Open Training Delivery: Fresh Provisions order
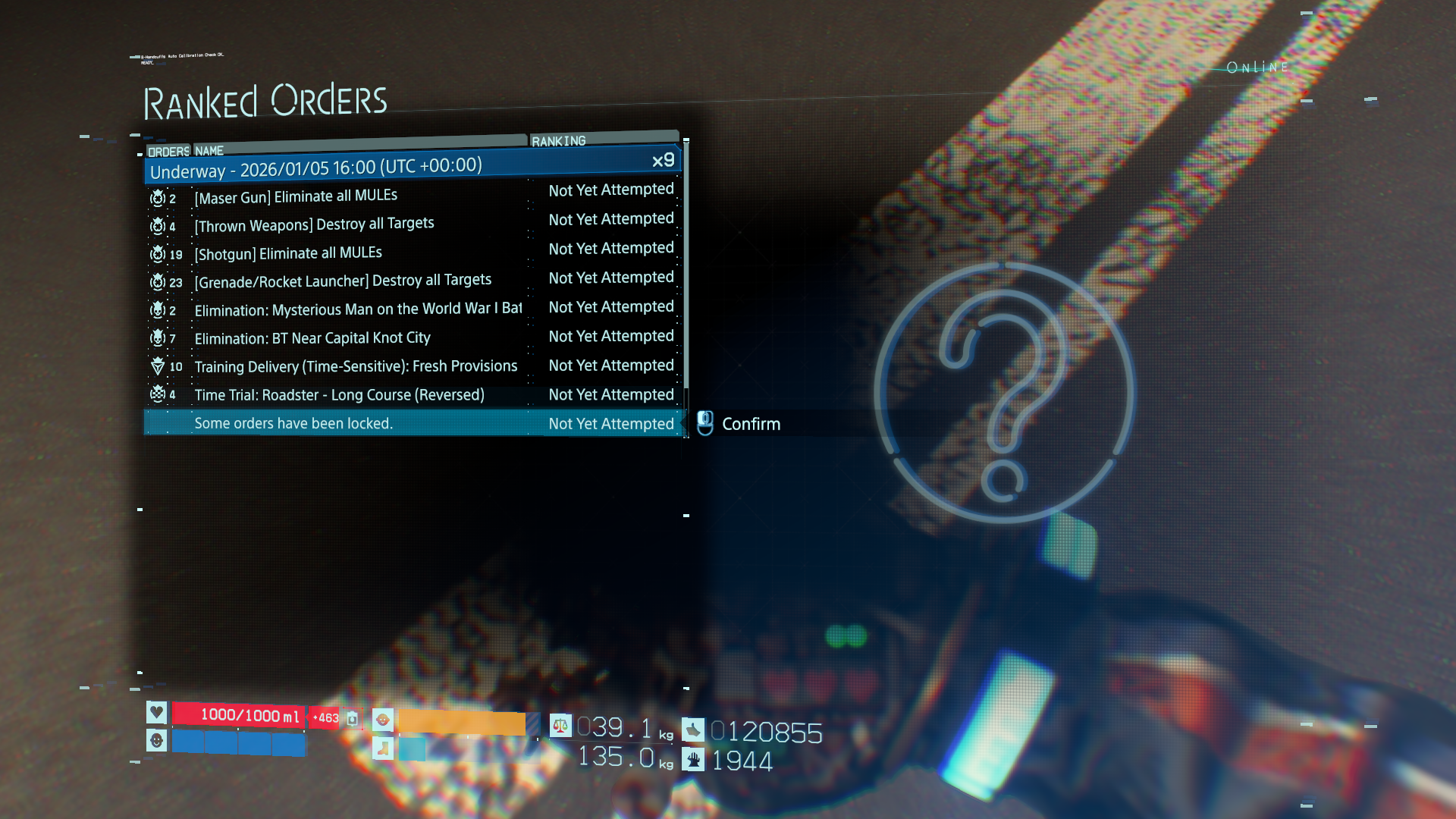The image size is (1456, 819). 356,367
